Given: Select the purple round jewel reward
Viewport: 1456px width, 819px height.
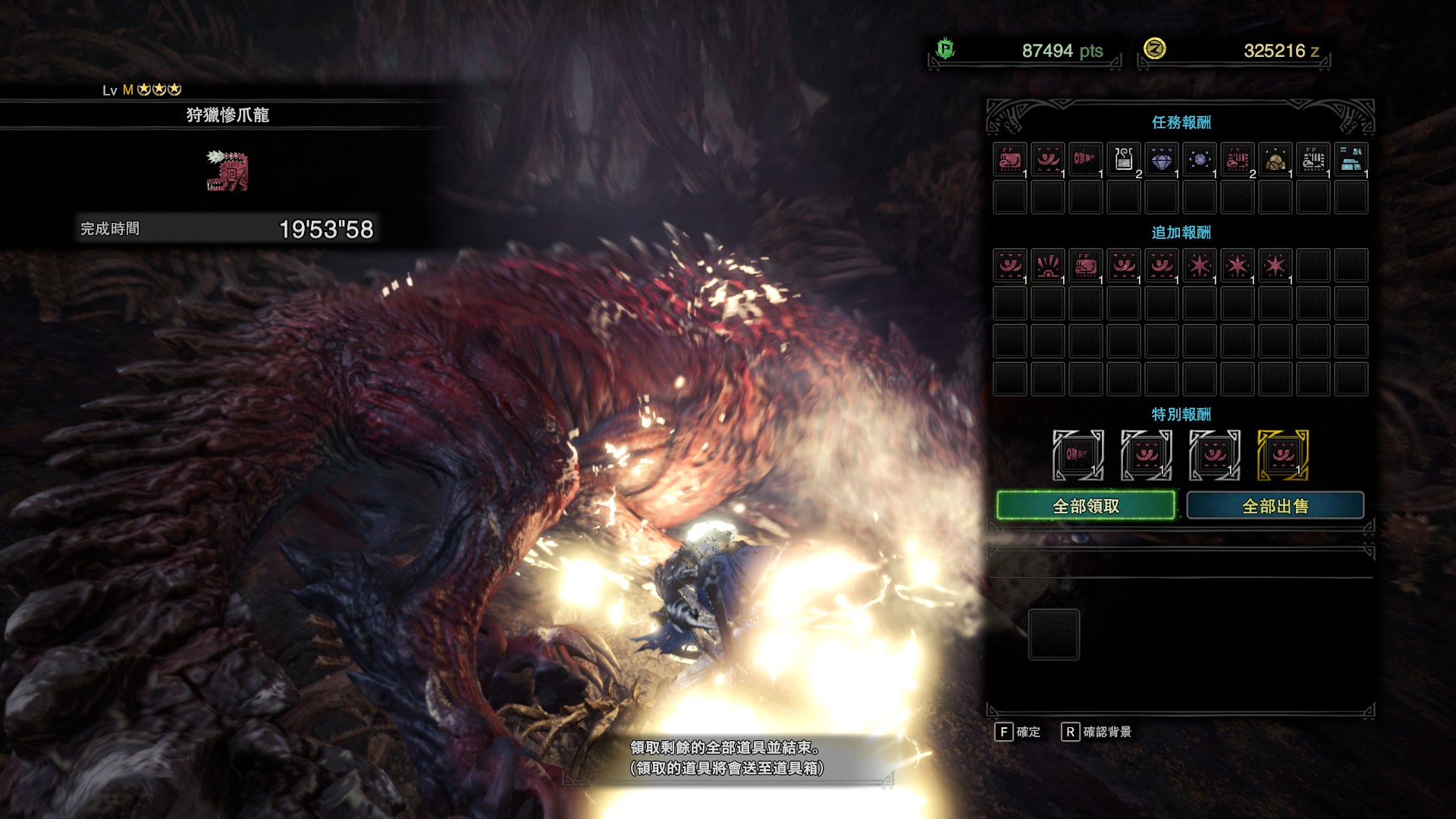Looking at the screenshot, I should tap(1200, 160).
